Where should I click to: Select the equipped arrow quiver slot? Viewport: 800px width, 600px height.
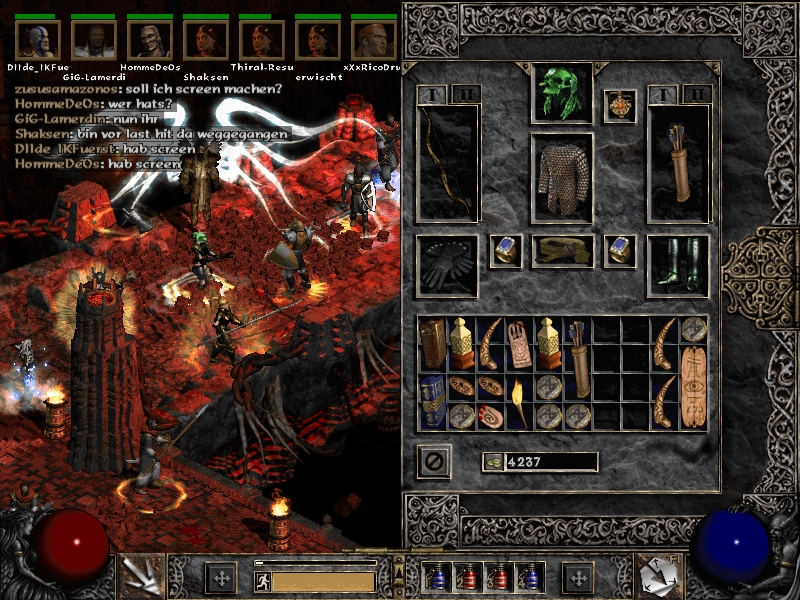pos(678,163)
